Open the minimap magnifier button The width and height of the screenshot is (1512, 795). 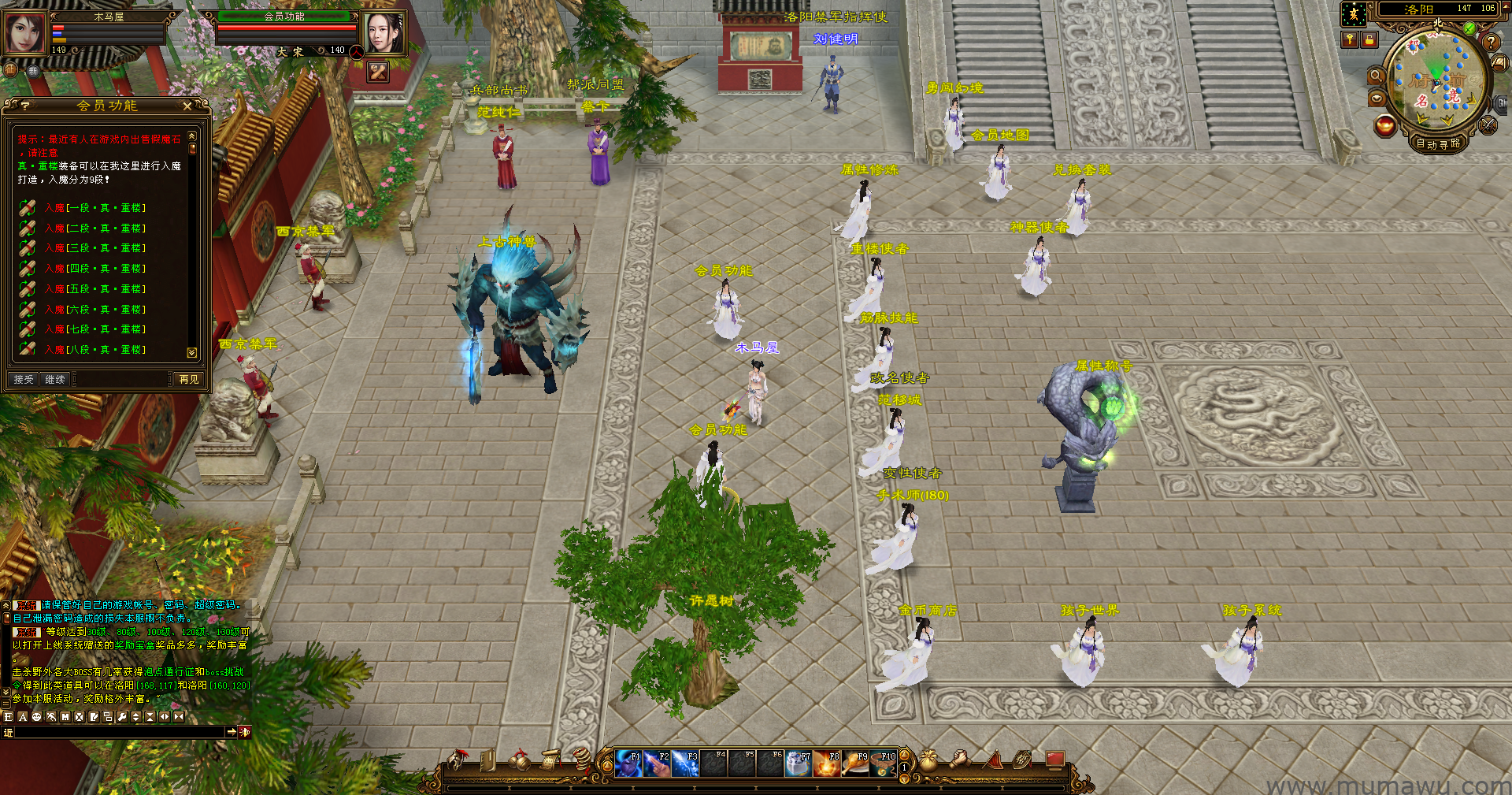pos(1376,76)
